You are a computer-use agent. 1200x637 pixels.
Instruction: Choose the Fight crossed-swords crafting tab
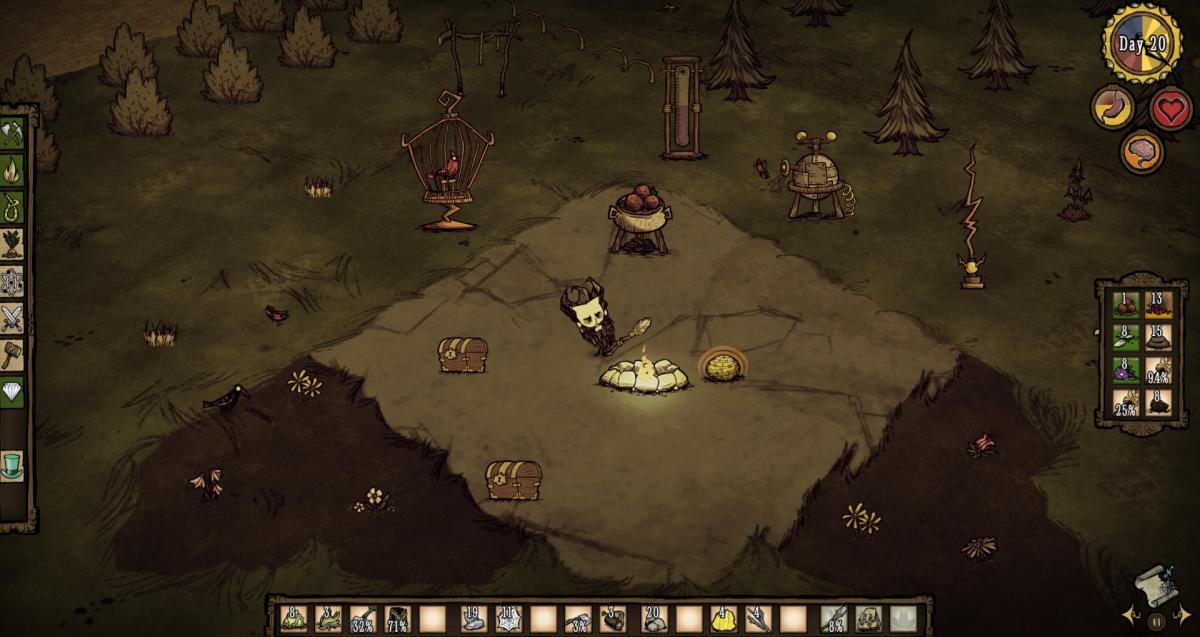click(12, 318)
